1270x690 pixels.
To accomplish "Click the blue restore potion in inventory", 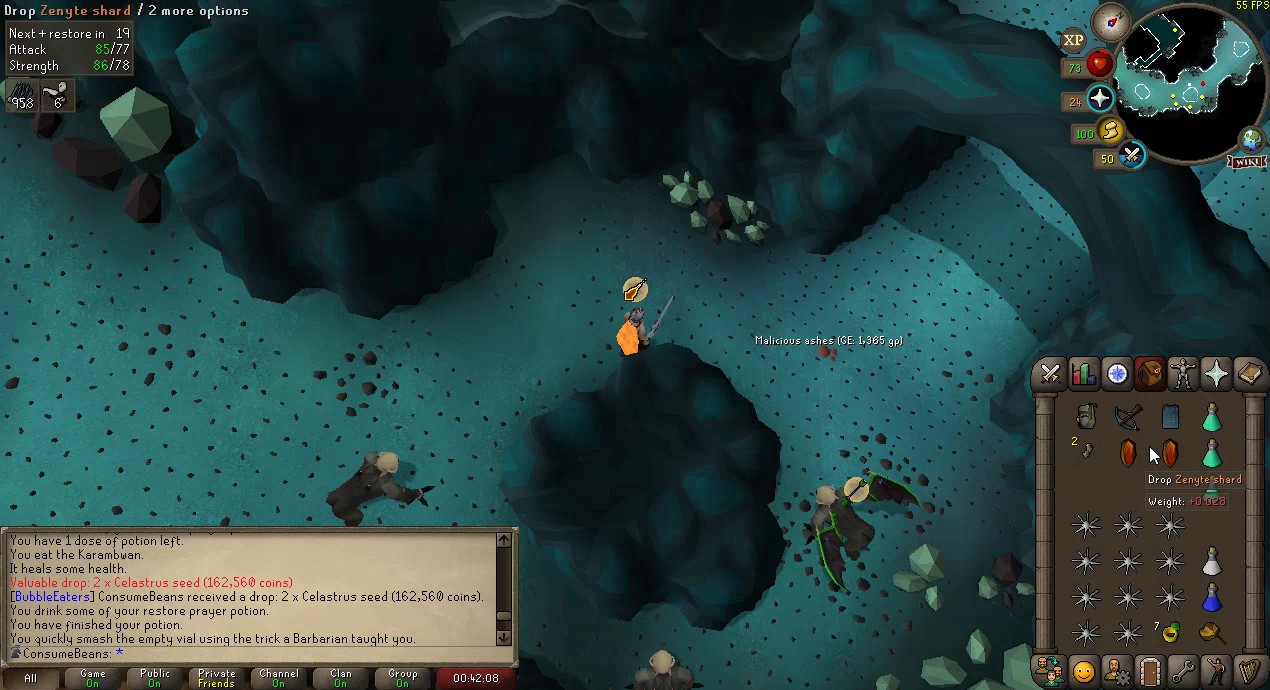I will click(x=1212, y=598).
